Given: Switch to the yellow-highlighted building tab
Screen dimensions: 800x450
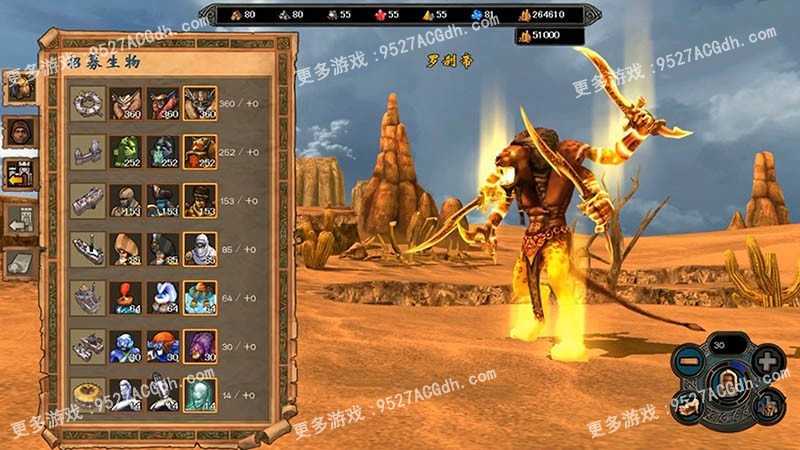Looking at the screenshot, I should tap(19, 175).
